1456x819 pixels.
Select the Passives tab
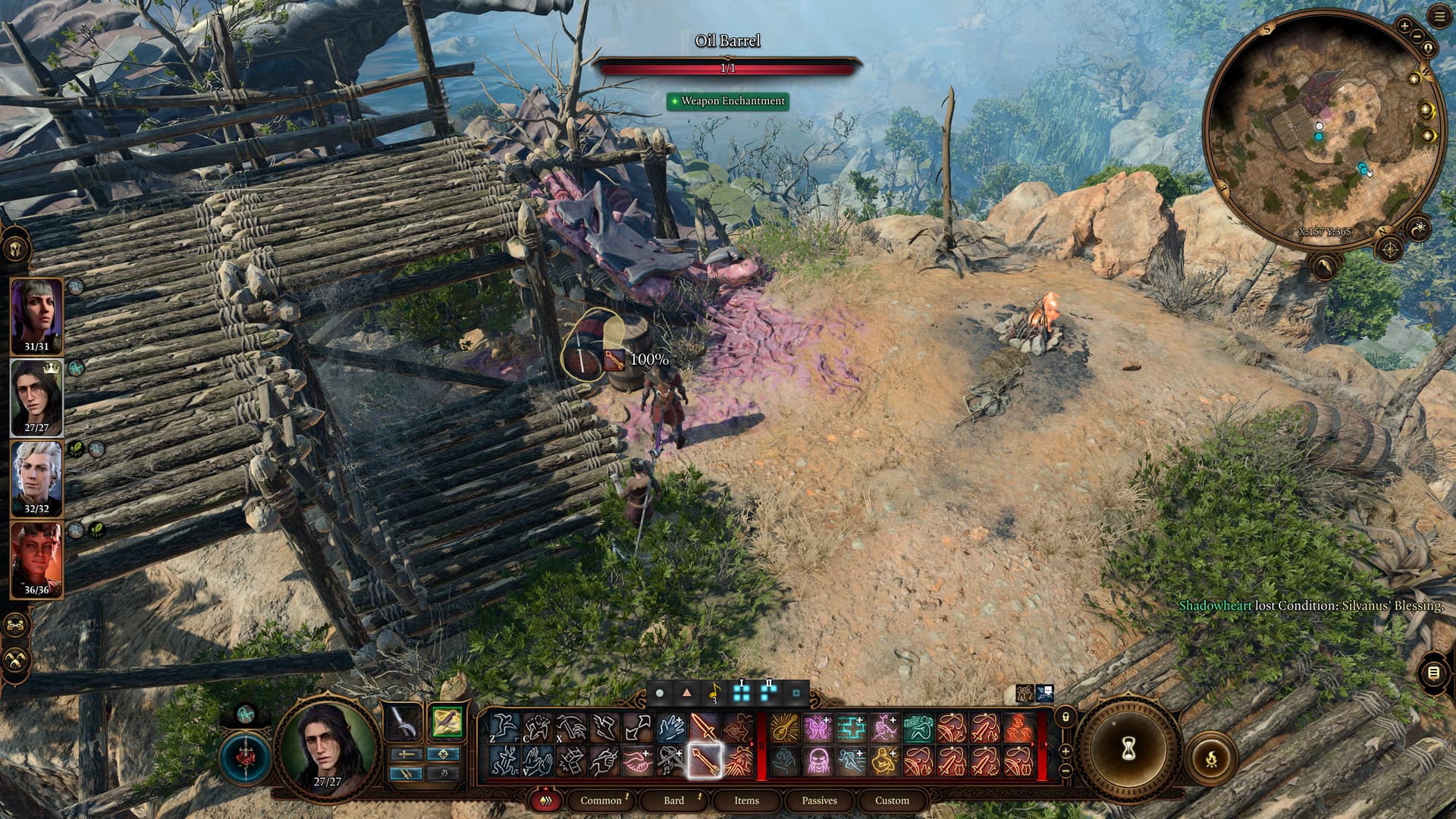click(819, 800)
